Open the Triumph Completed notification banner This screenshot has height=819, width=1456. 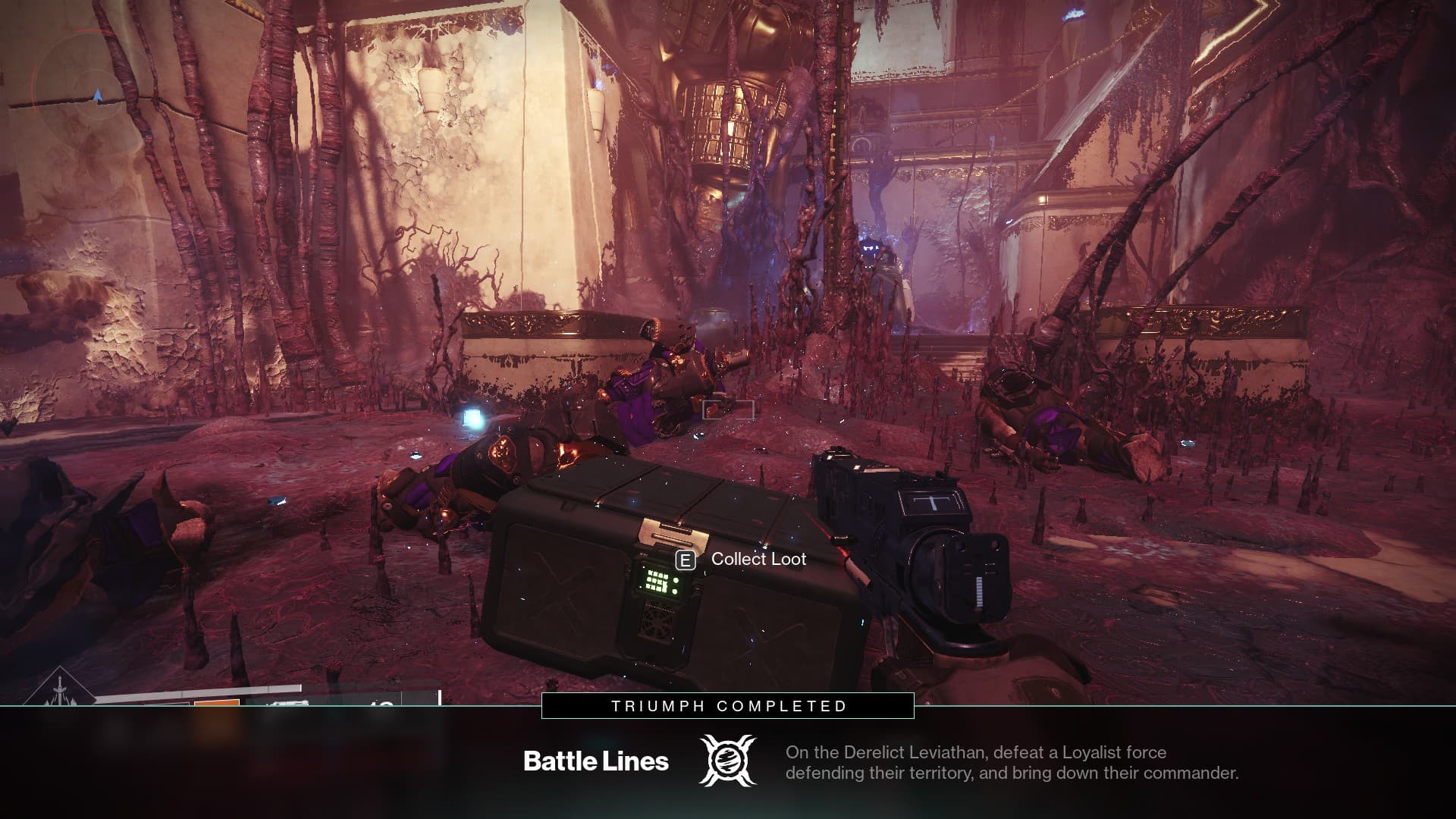[x=728, y=706]
